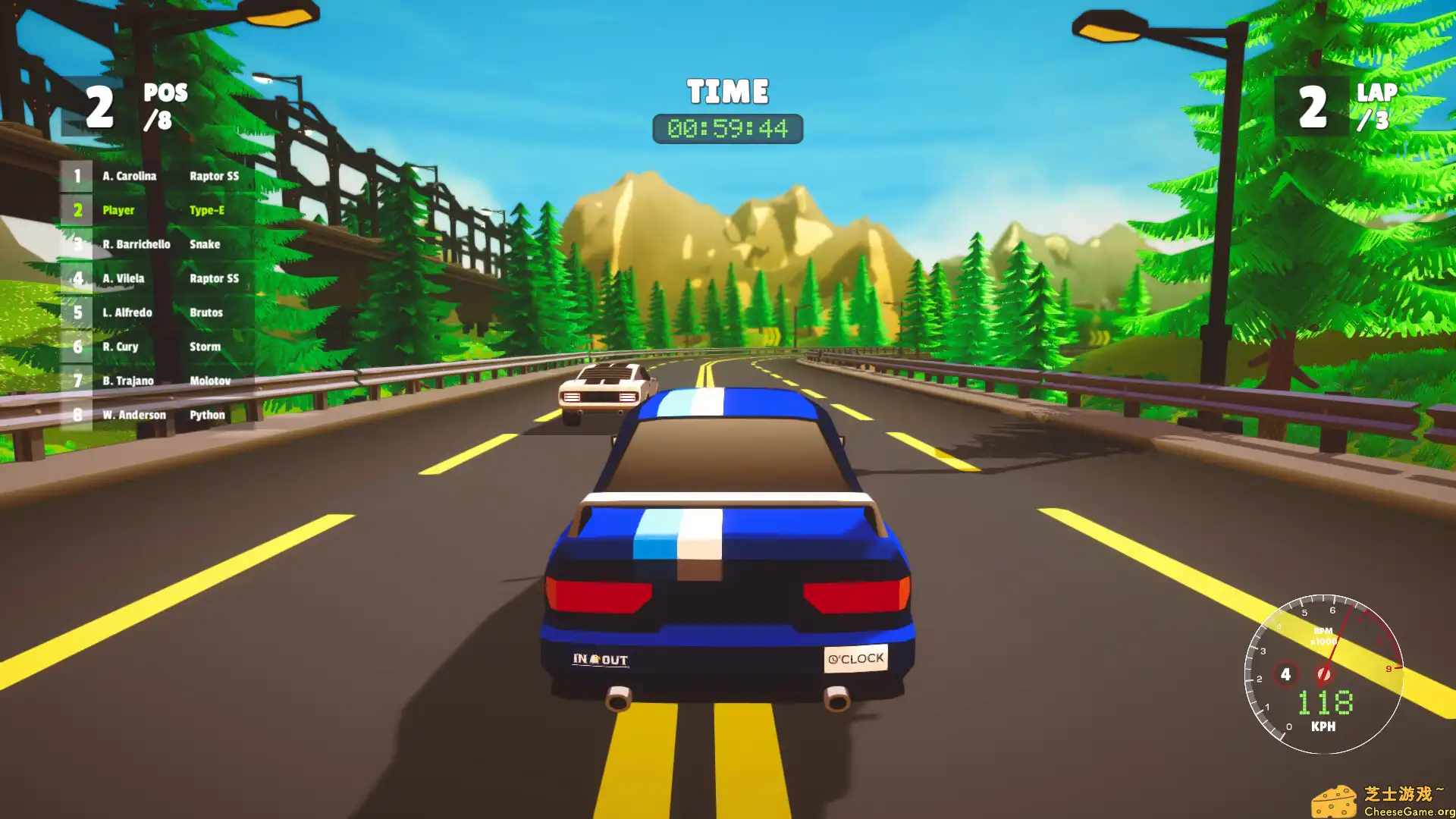
Task: Click the Type-E car name in green
Action: pos(206,210)
